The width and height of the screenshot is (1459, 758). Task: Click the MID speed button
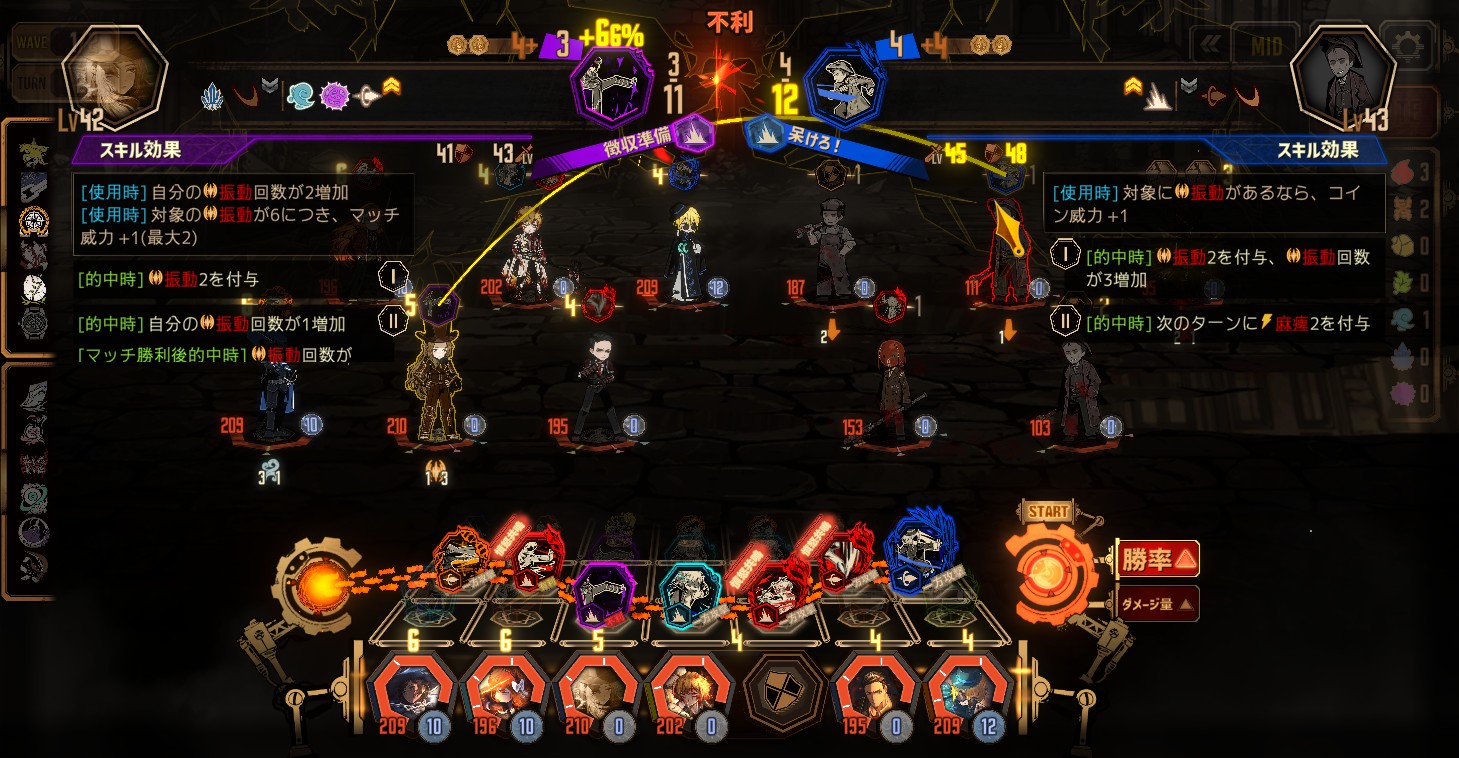(1266, 46)
